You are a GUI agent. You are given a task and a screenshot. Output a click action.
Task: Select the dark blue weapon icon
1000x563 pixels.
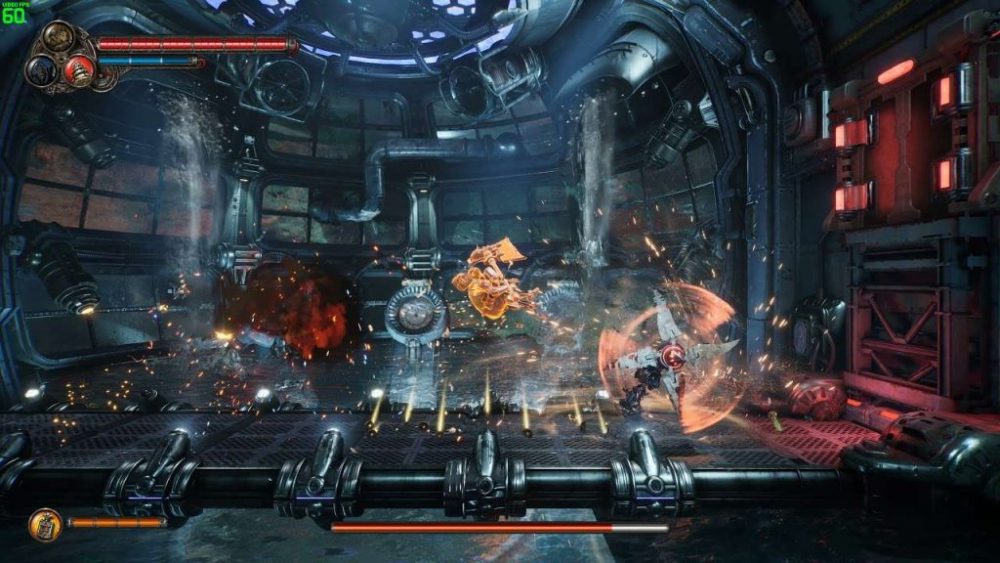42,70
